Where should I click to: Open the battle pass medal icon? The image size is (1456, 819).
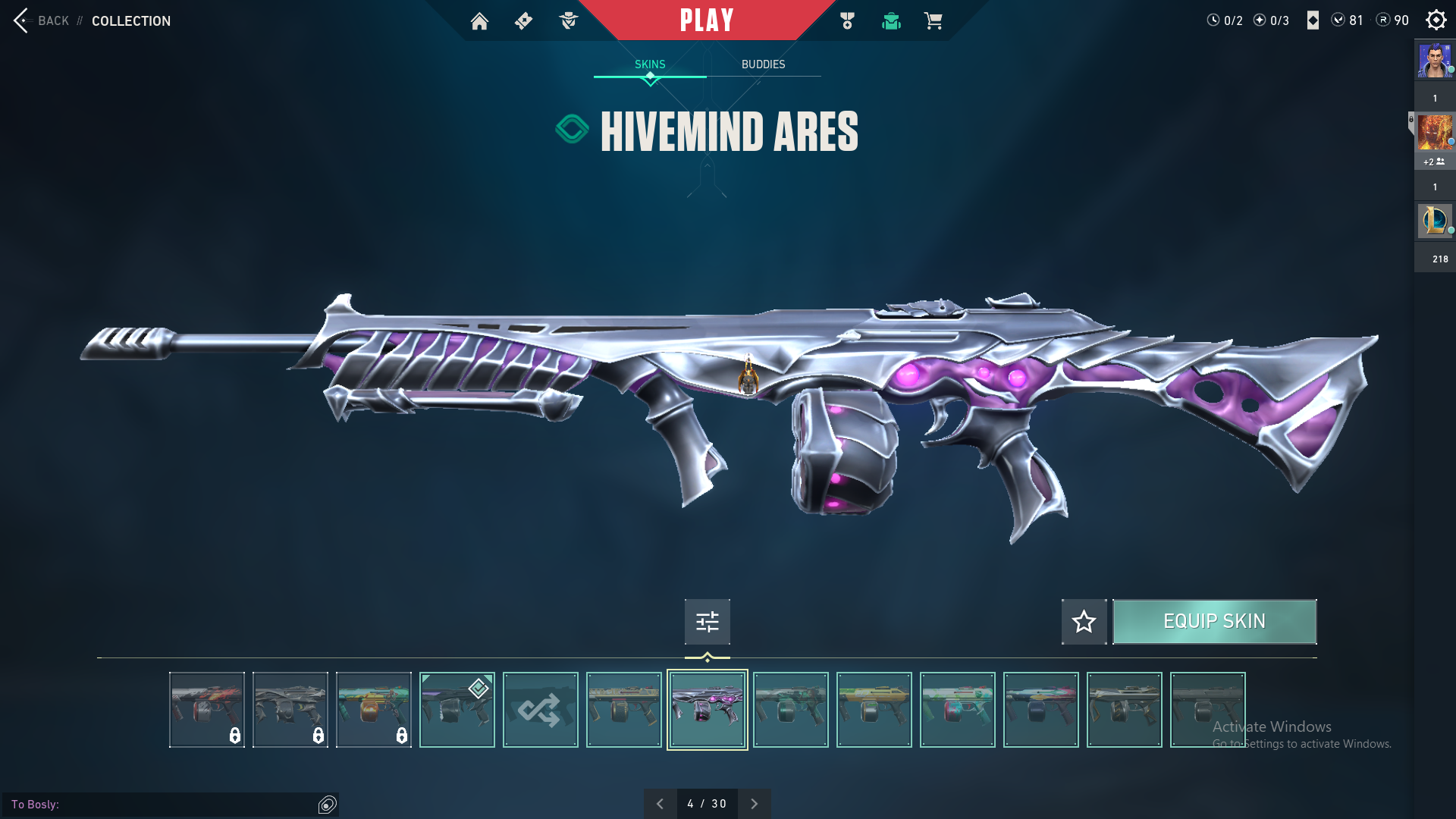coord(847,21)
